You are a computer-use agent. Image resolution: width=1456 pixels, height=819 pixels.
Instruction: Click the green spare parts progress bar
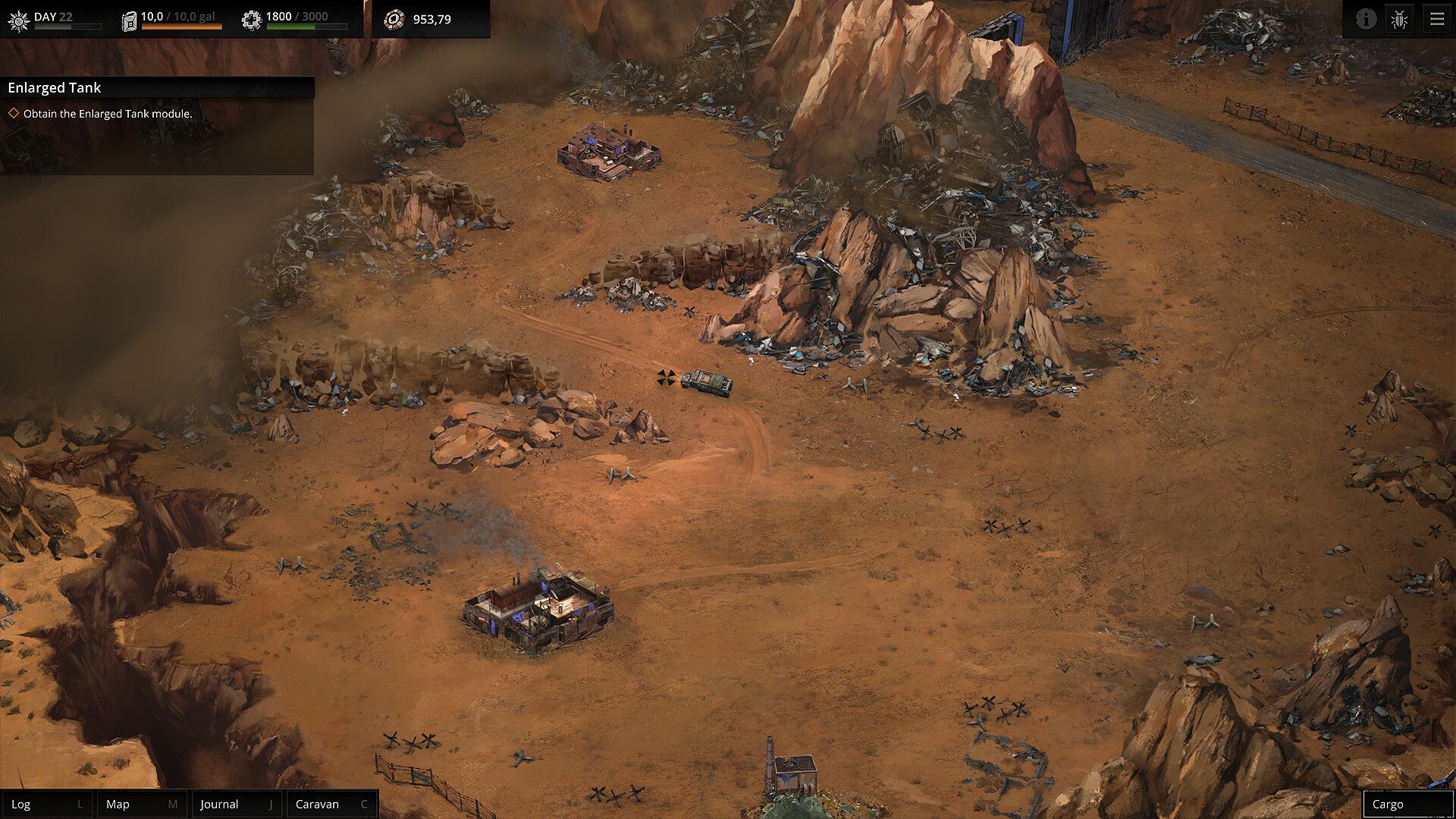pyautogui.click(x=292, y=25)
